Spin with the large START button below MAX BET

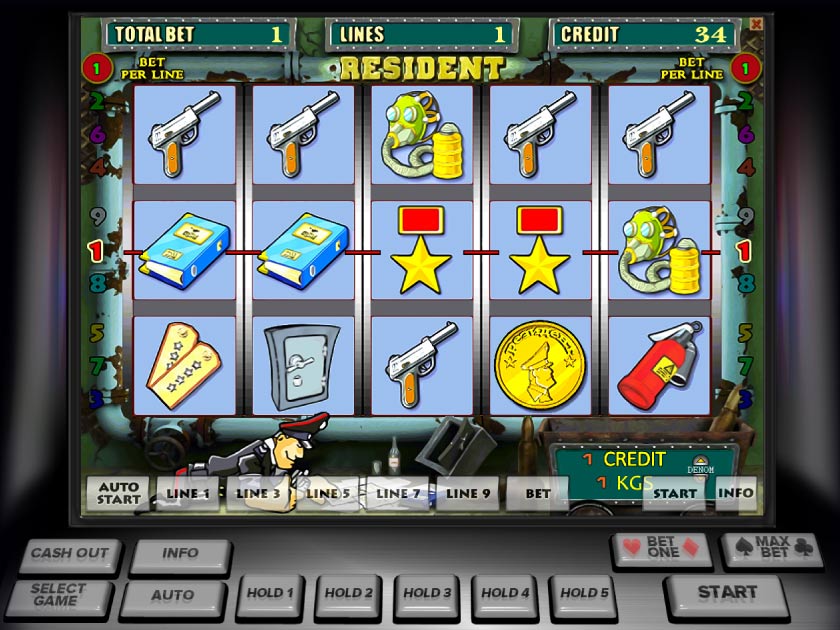[x=726, y=593]
